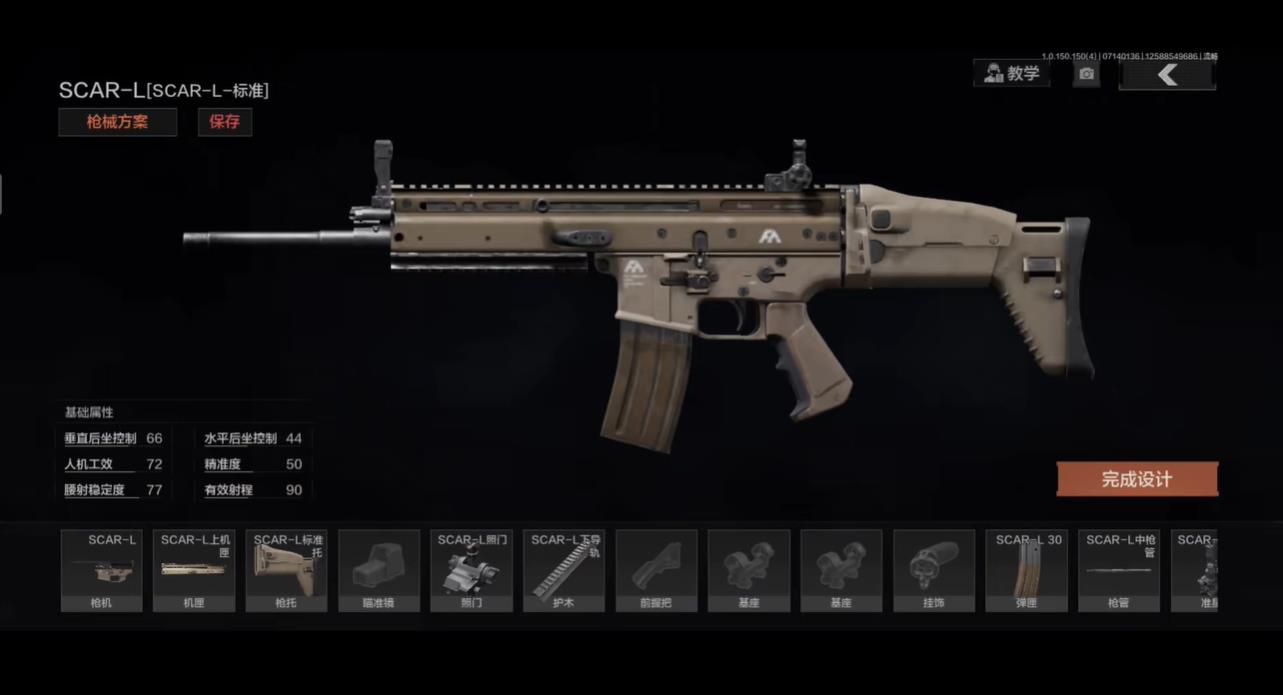Screen dimensions: 1283x695
Task: Click the camera screenshot icon
Action: [1087, 73]
